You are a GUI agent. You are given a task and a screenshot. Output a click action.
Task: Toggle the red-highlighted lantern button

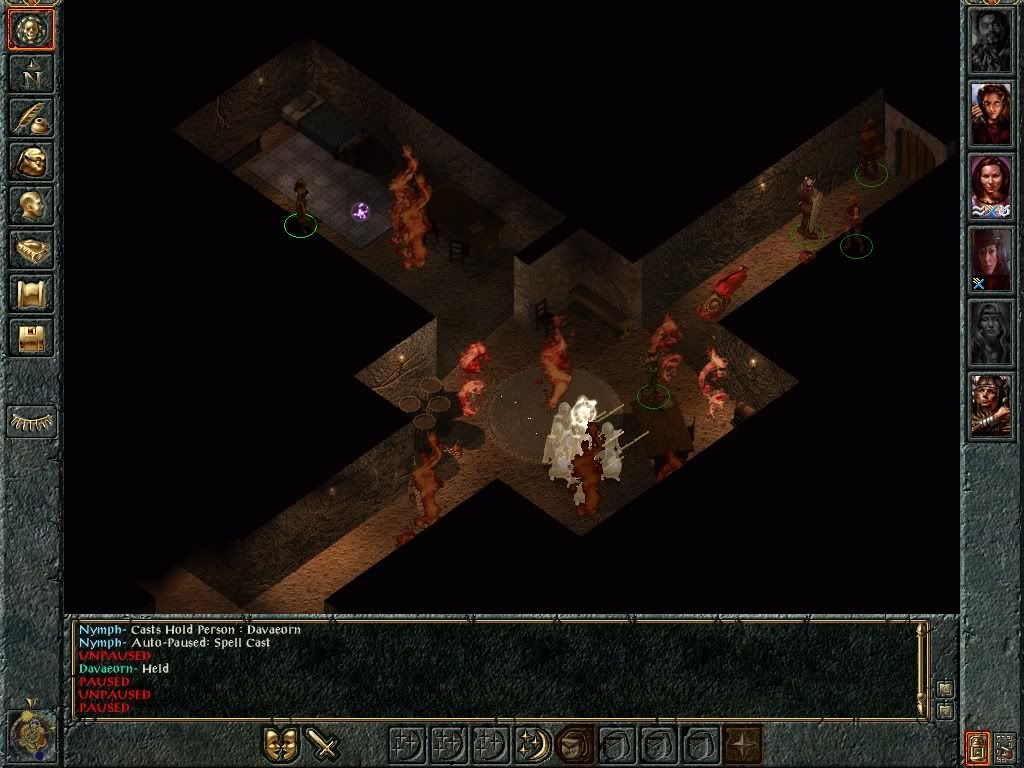pyautogui.click(x=976, y=744)
